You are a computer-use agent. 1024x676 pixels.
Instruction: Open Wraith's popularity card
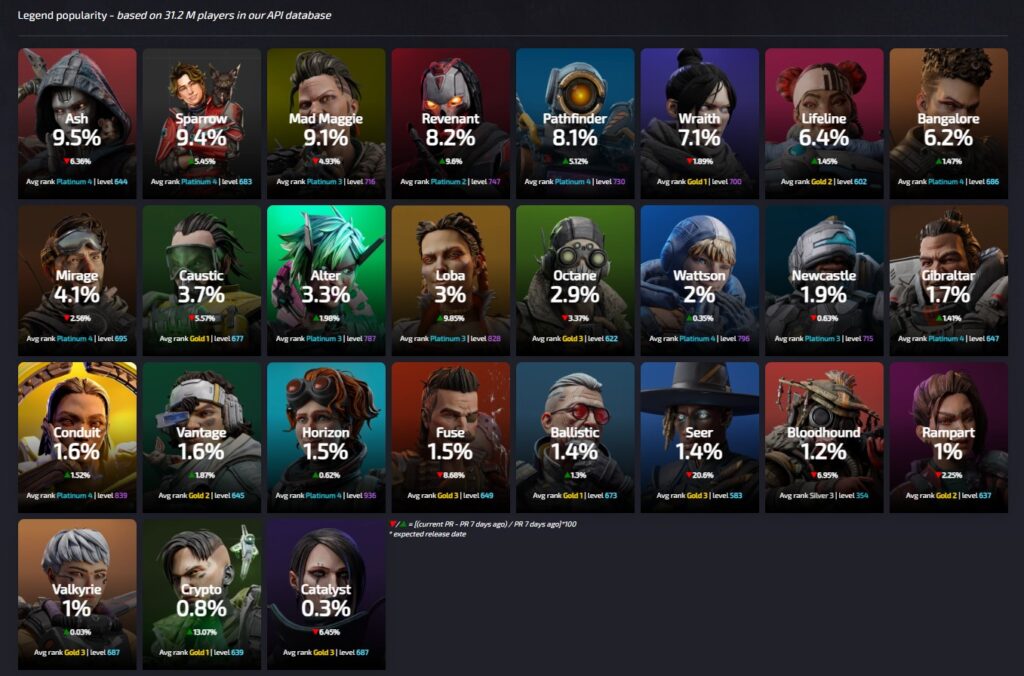click(x=699, y=120)
